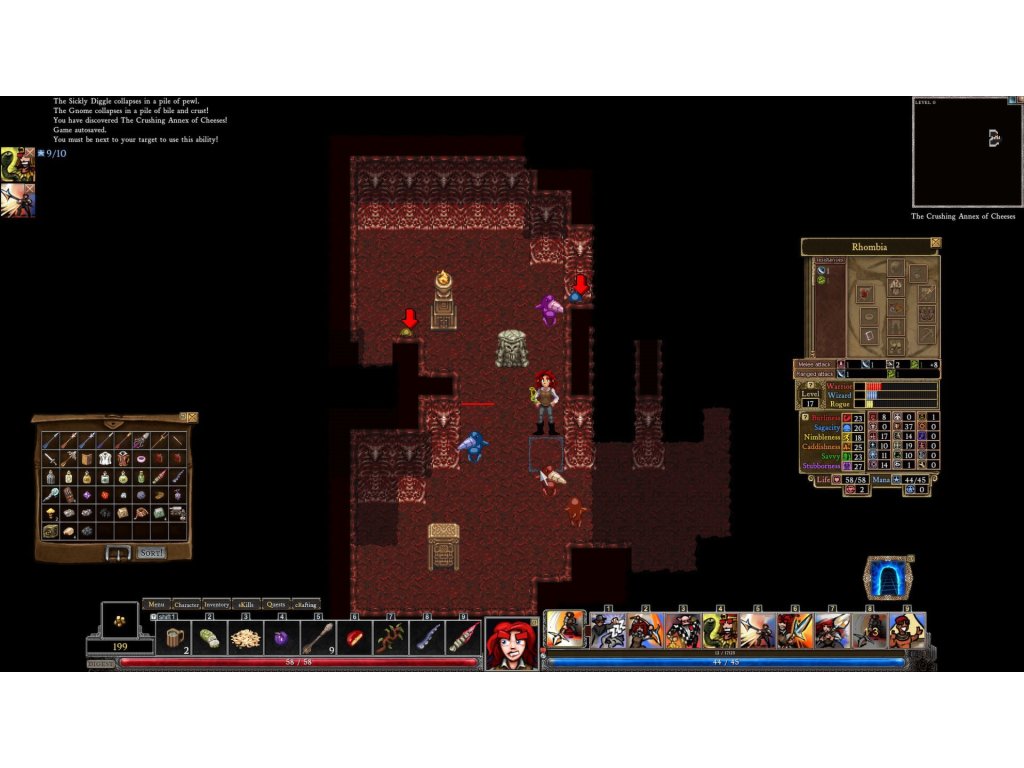Select the white shirt in inventory
Viewport: 1024px width, 768px height.
tap(103, 457)
